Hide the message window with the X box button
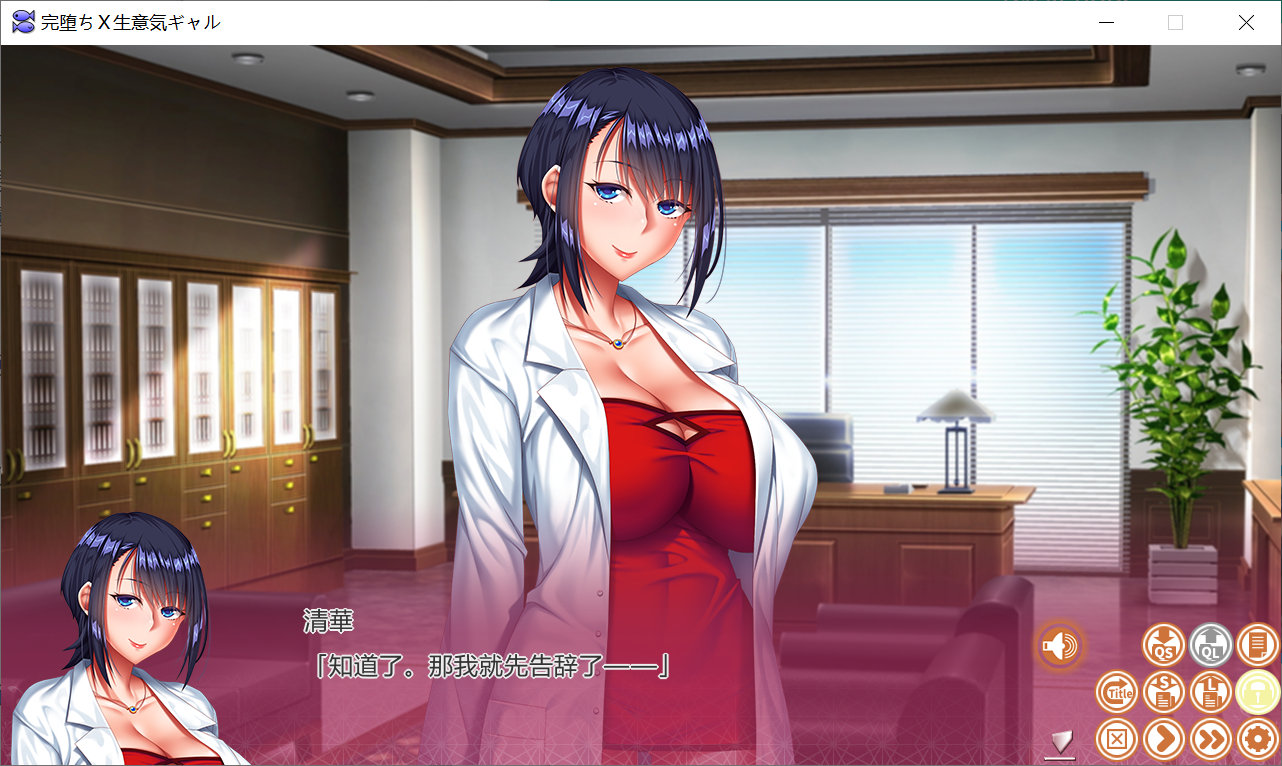 (1116, 739)
